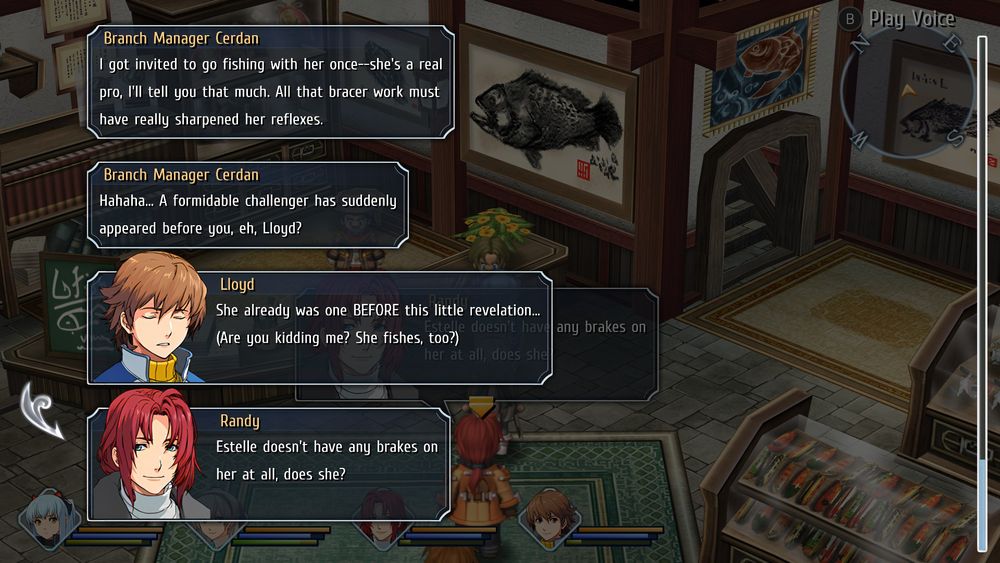Pick Randy's highlighted log entry about Estelle

point(270,464)
